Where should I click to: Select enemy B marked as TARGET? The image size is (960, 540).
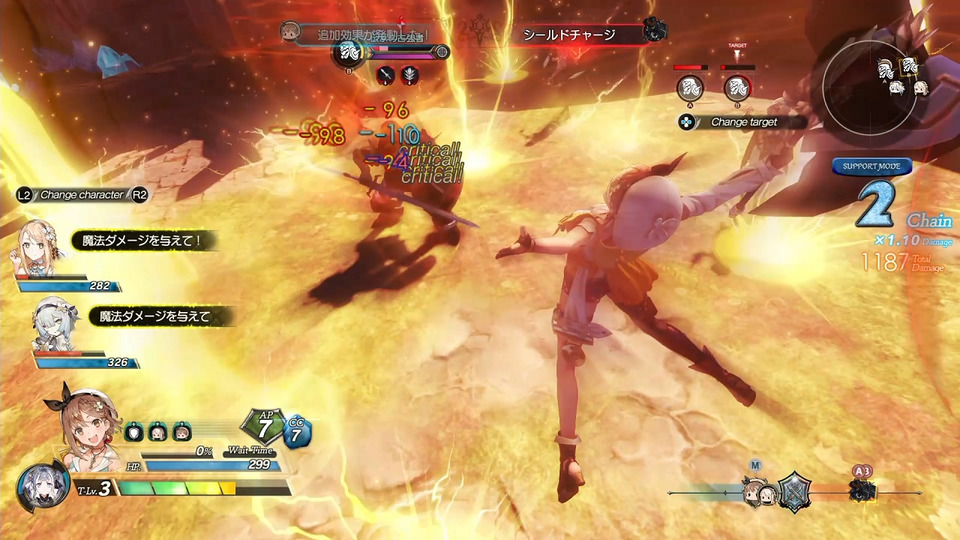pyautogui.click(x=737, y=88)
